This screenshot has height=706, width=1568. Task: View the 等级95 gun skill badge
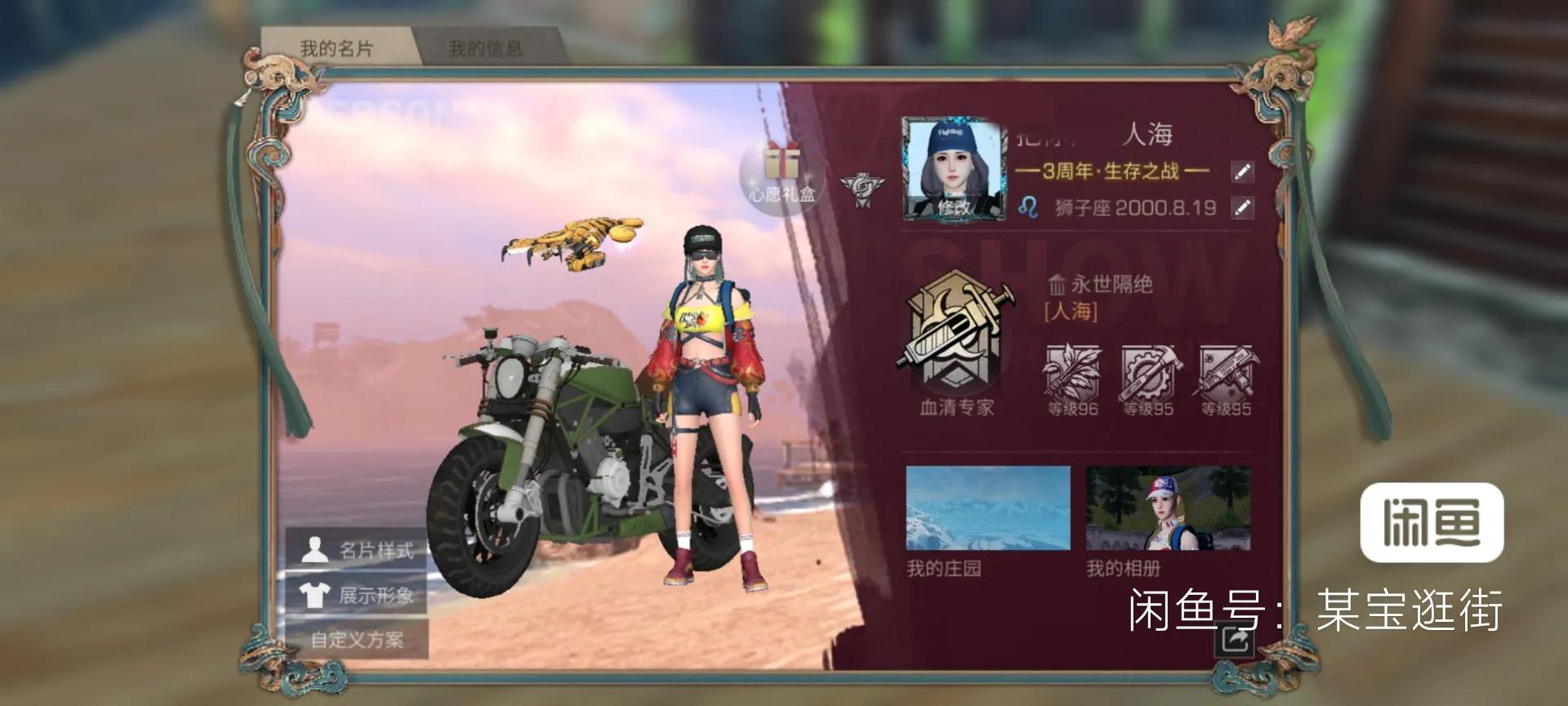pos(1226,378)
